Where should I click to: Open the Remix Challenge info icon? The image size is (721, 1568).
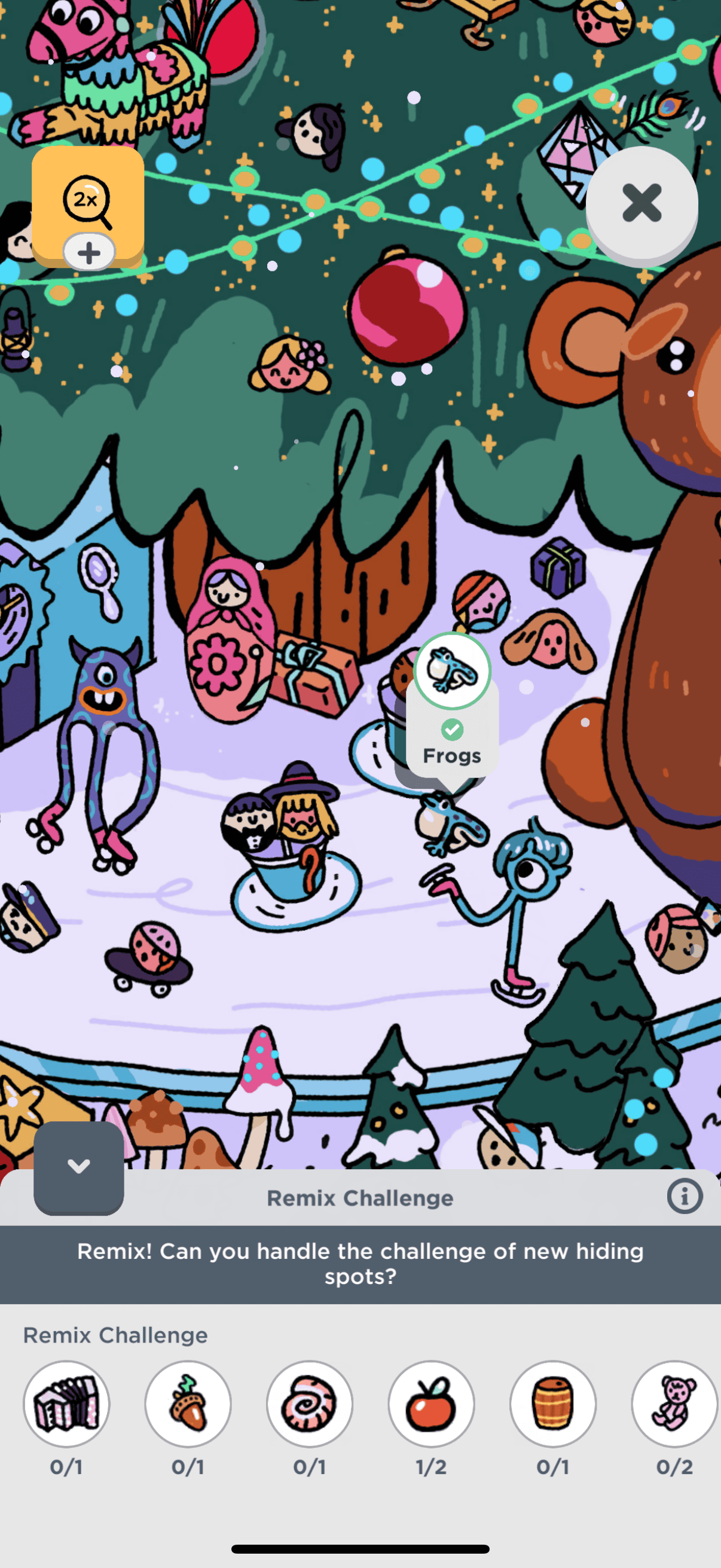684,1197
